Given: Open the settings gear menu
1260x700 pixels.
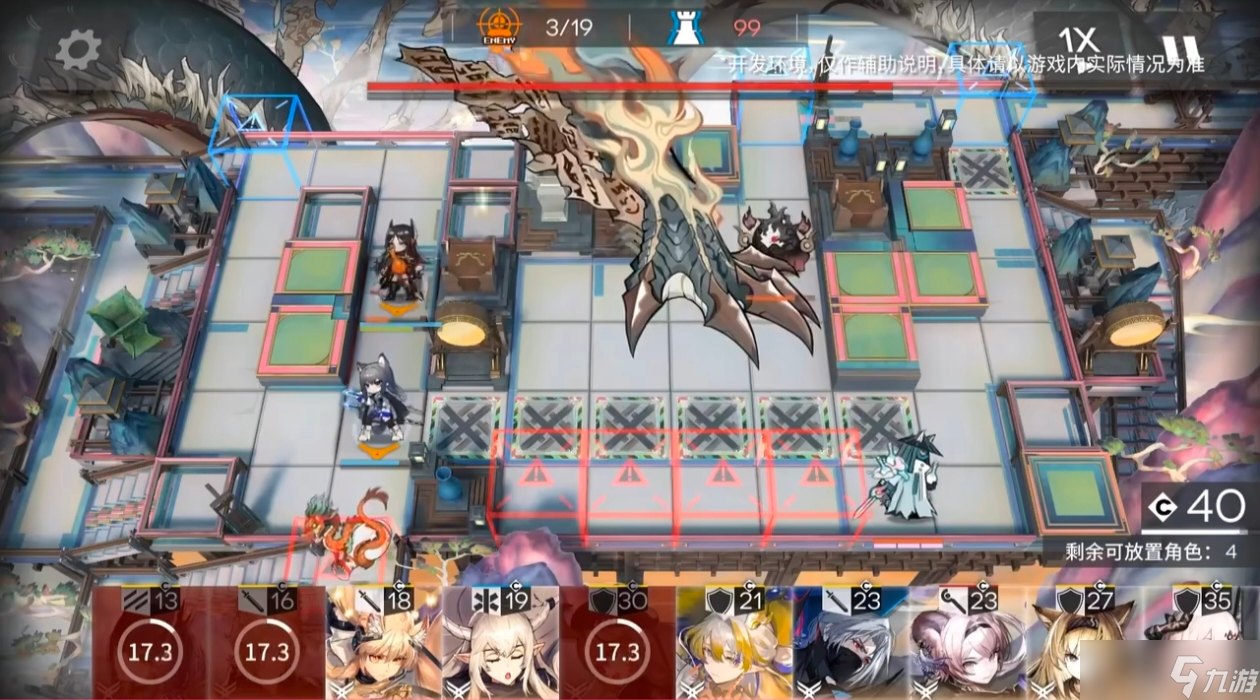Looking at the screenshot, I should coord(78,49).
